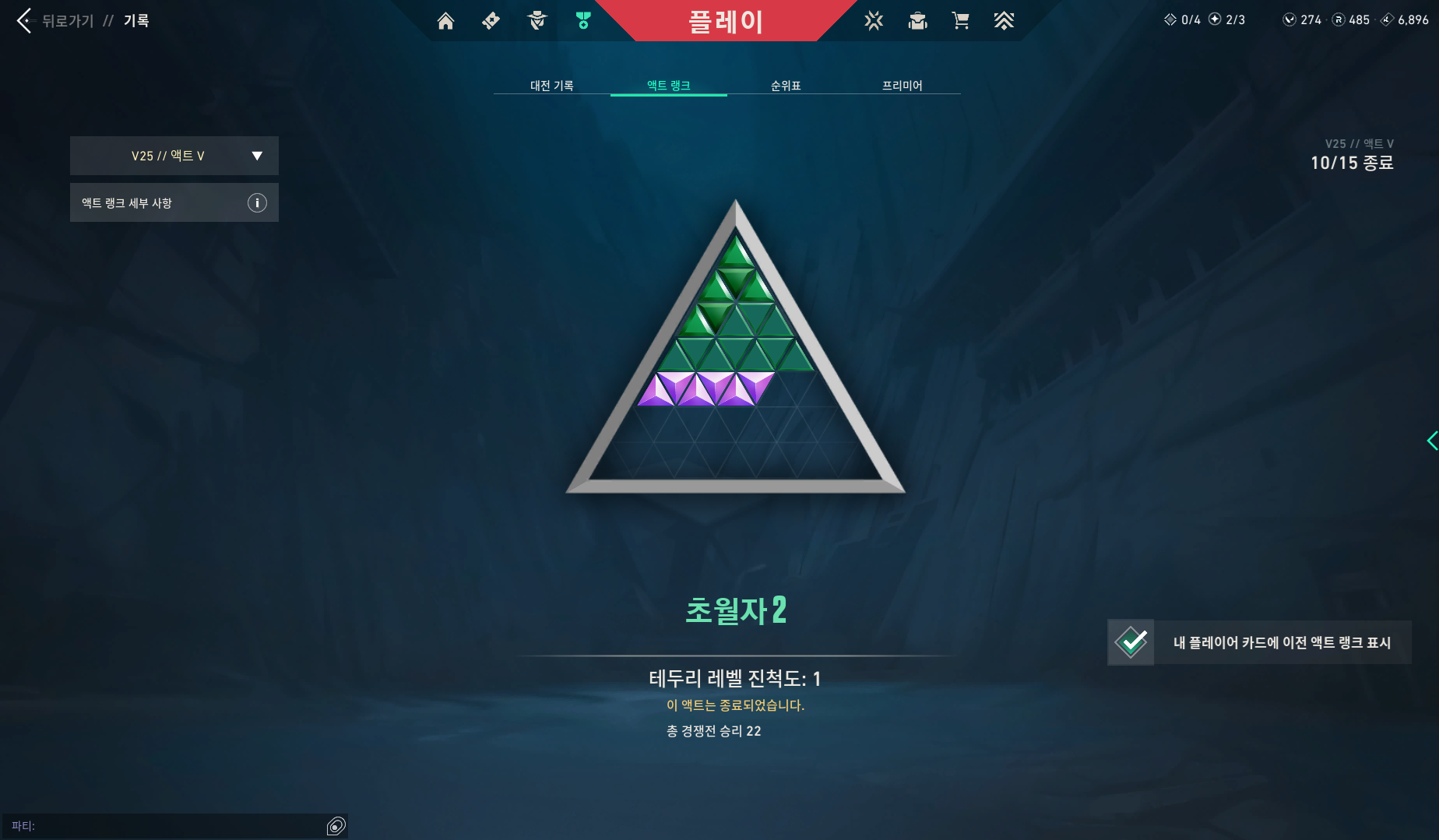Viewport: 1439px width, 840px height.
Task: Toggle 내 플레이어 카드에 이전 액트 랭크 표시 checkbox
Action: (1131, 642)
